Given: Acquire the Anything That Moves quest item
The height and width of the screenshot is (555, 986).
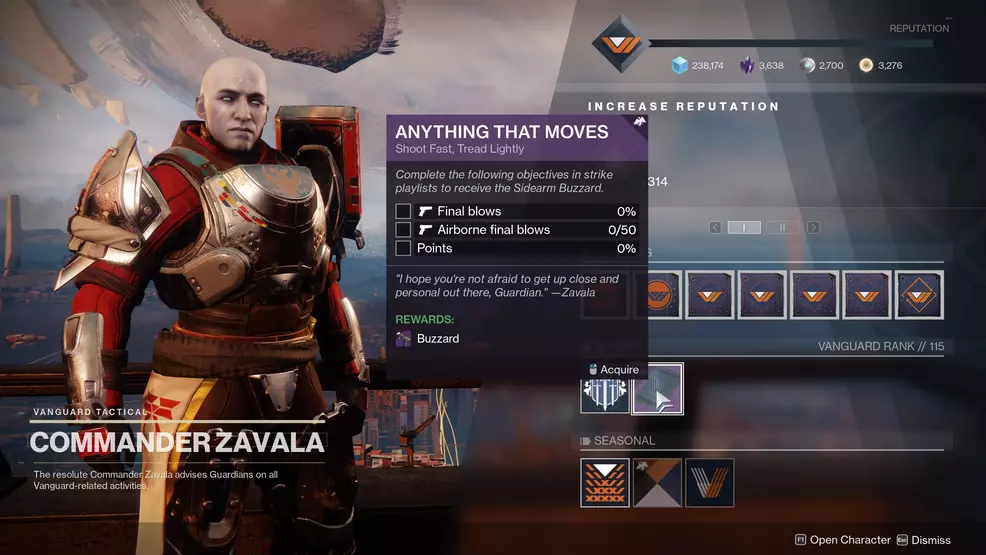Looking at the screenshot, I should [659, 388].
